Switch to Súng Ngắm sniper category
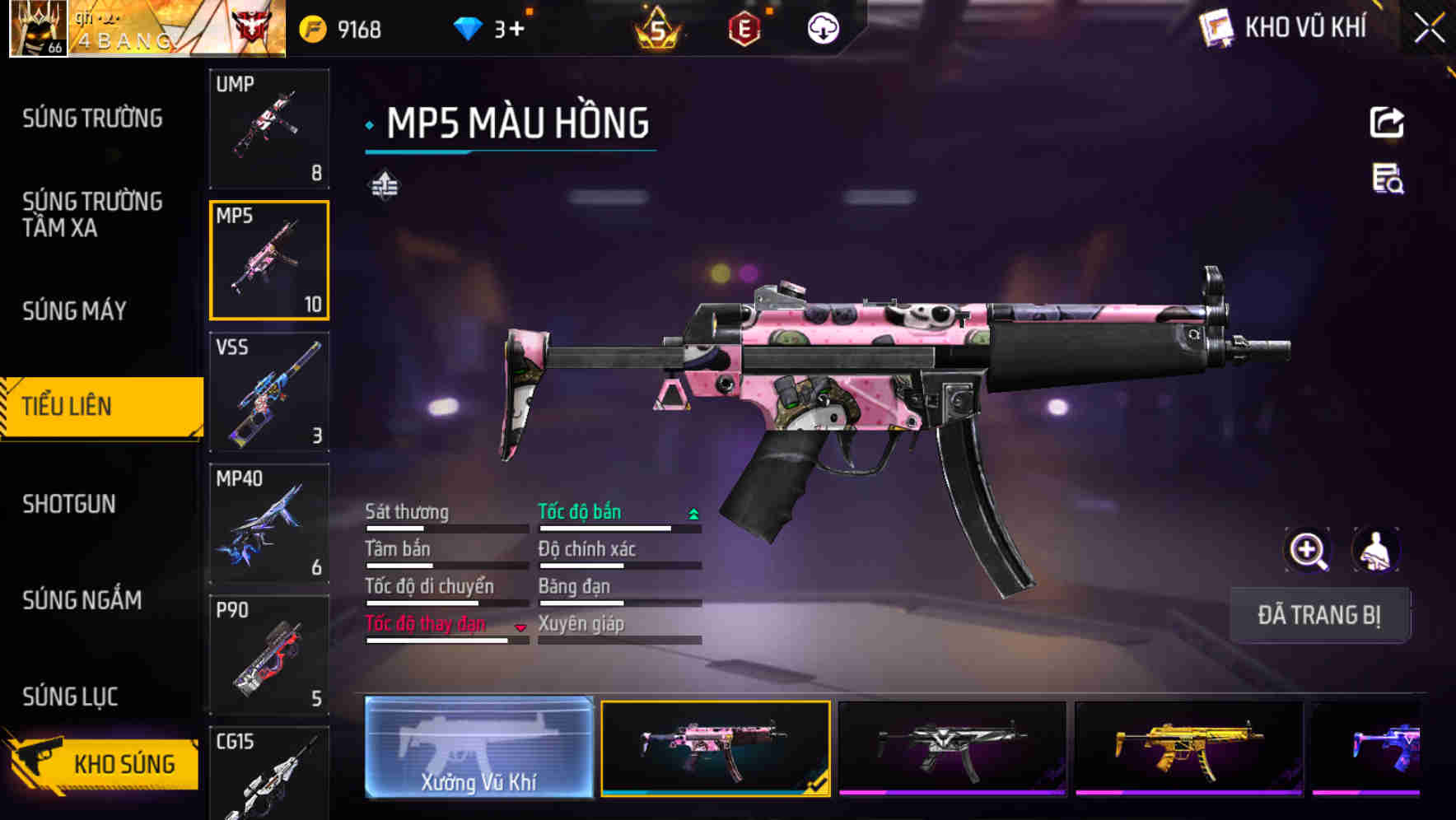This screenshot has height=820, width=1456. pyautogui.click(x=82, y=600)
